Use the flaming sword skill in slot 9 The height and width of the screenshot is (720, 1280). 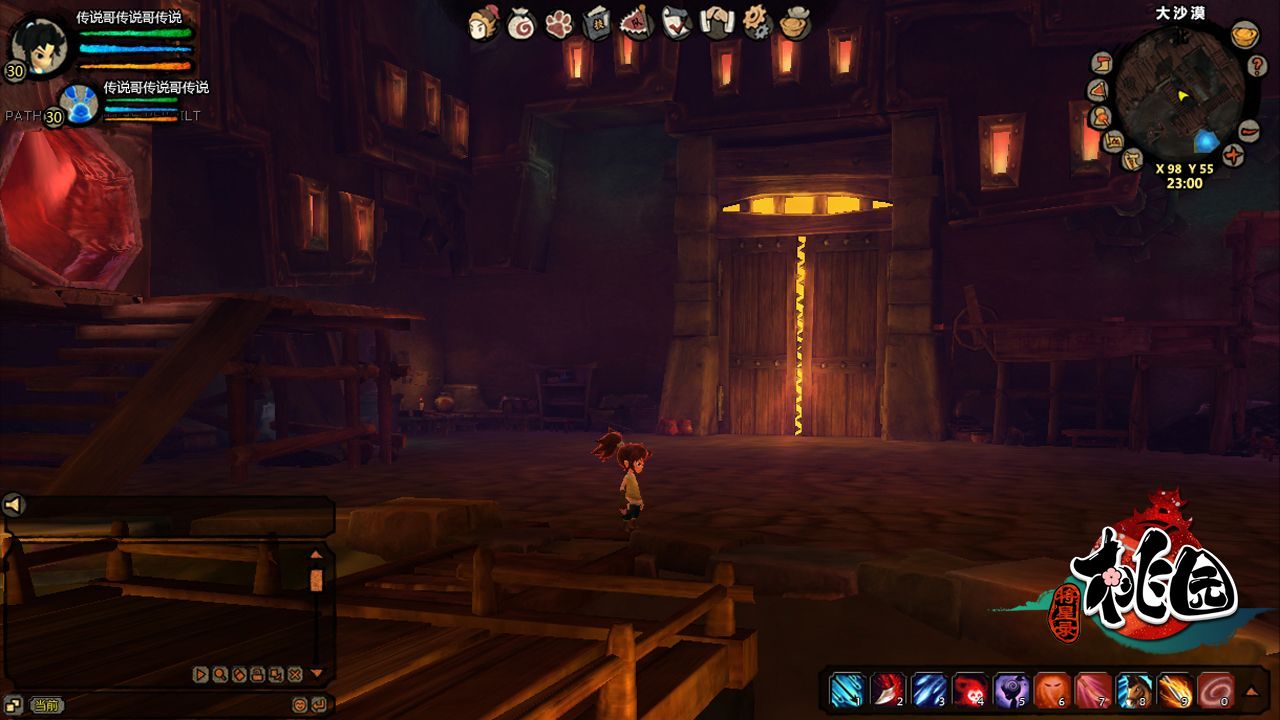(x=1175, y=689)
